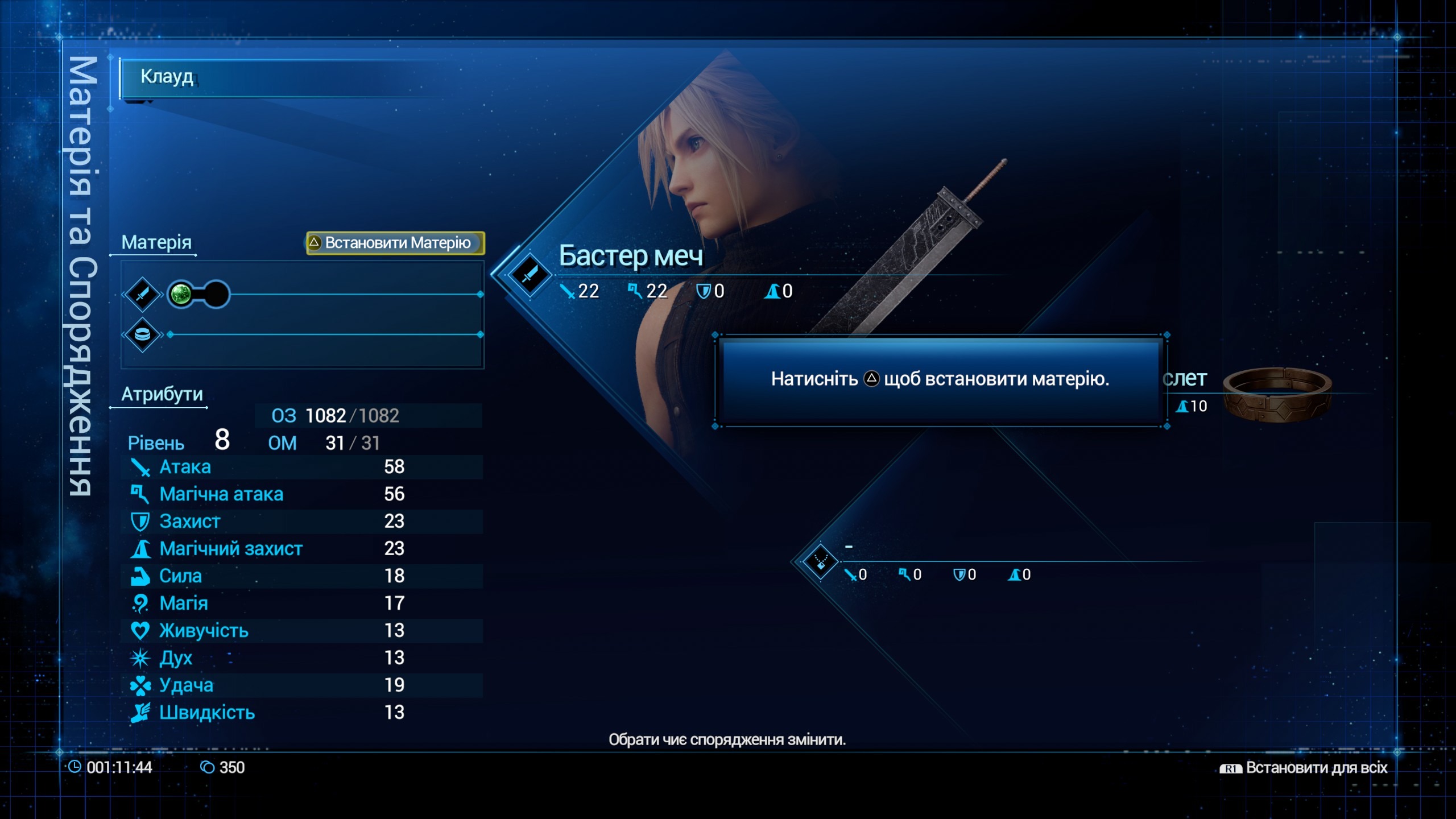Viewport: 1456px width, 819px height.
Task: Click the Встановити Матерію button
Action: (x=395, y=243)
